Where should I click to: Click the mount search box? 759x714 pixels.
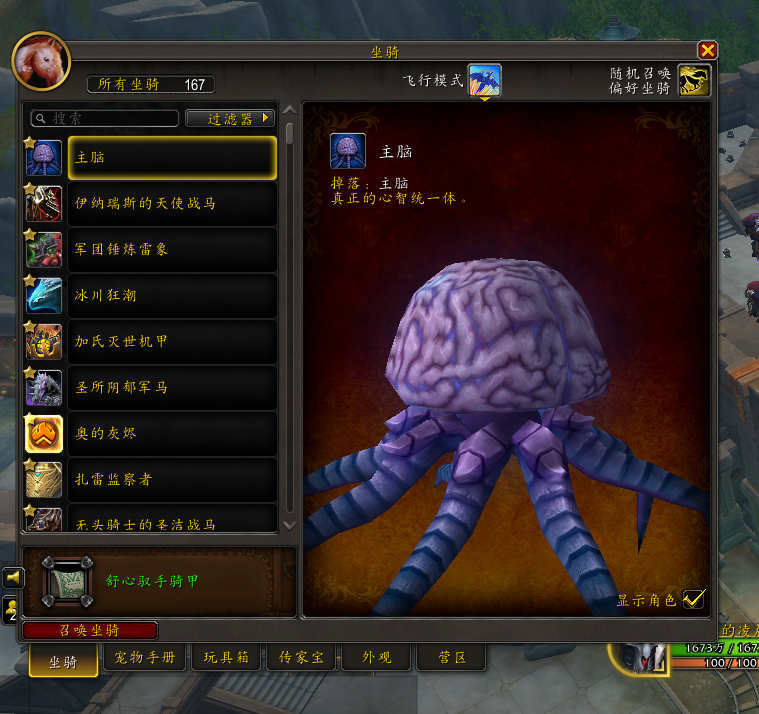point(105,118)
